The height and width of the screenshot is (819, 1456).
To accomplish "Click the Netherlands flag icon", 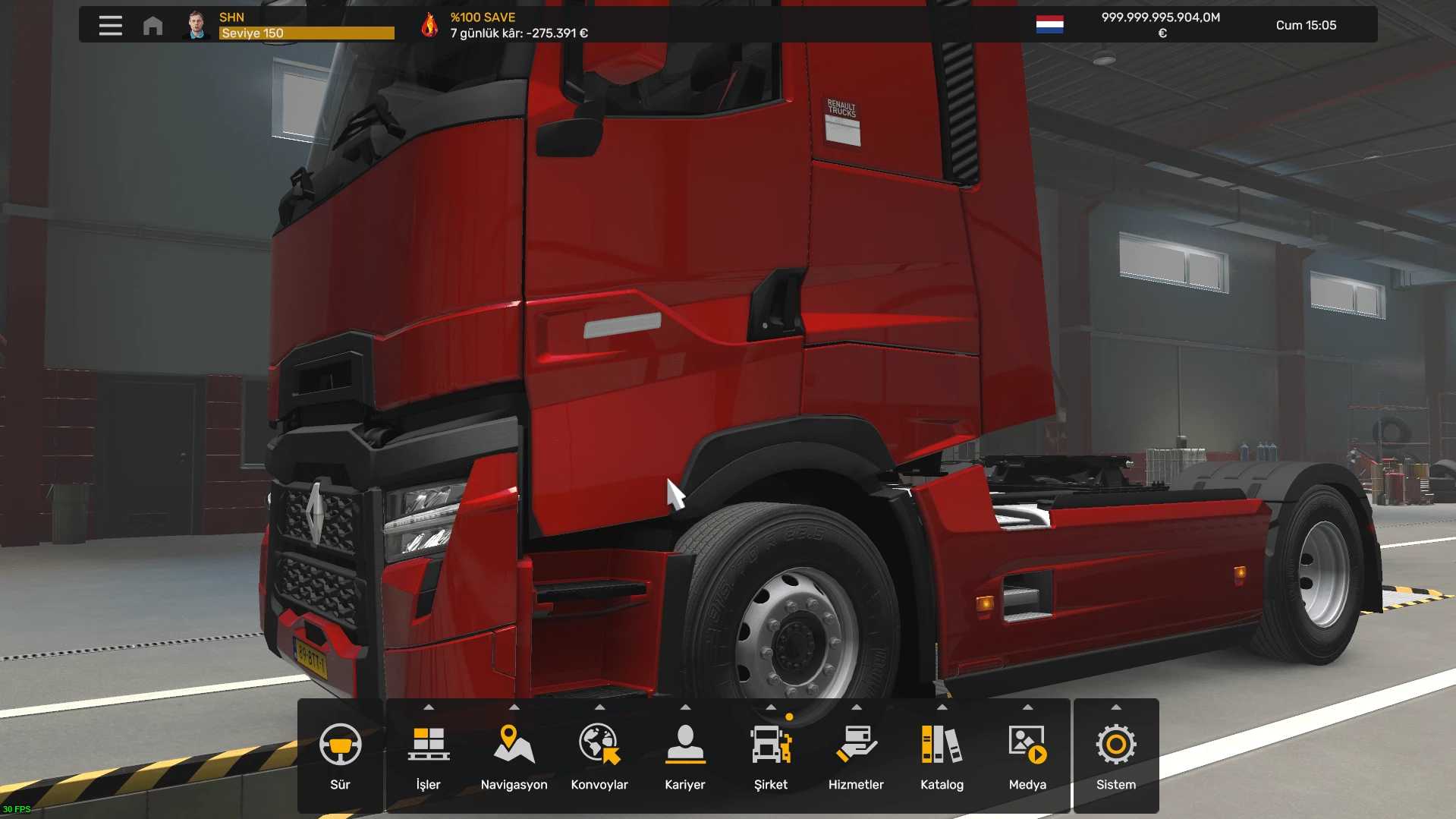I will point(1049,25).
